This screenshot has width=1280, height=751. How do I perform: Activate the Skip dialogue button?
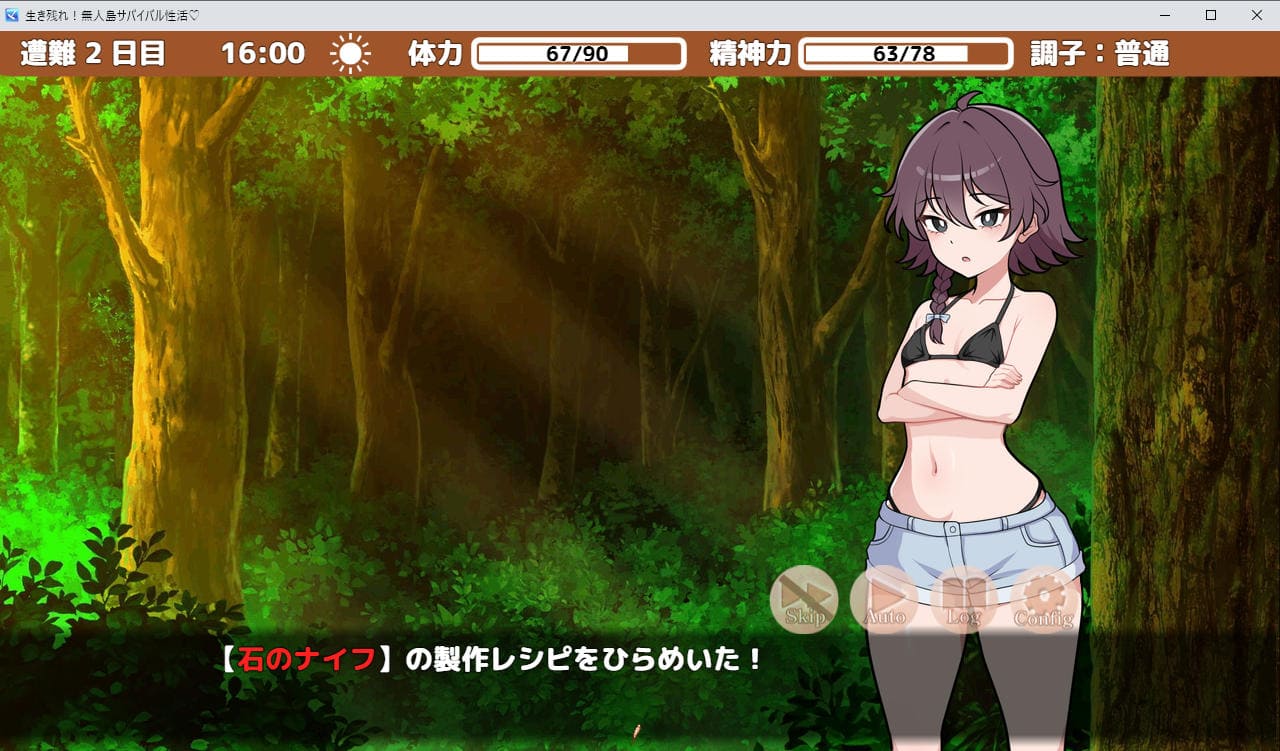tap(804, 600)
